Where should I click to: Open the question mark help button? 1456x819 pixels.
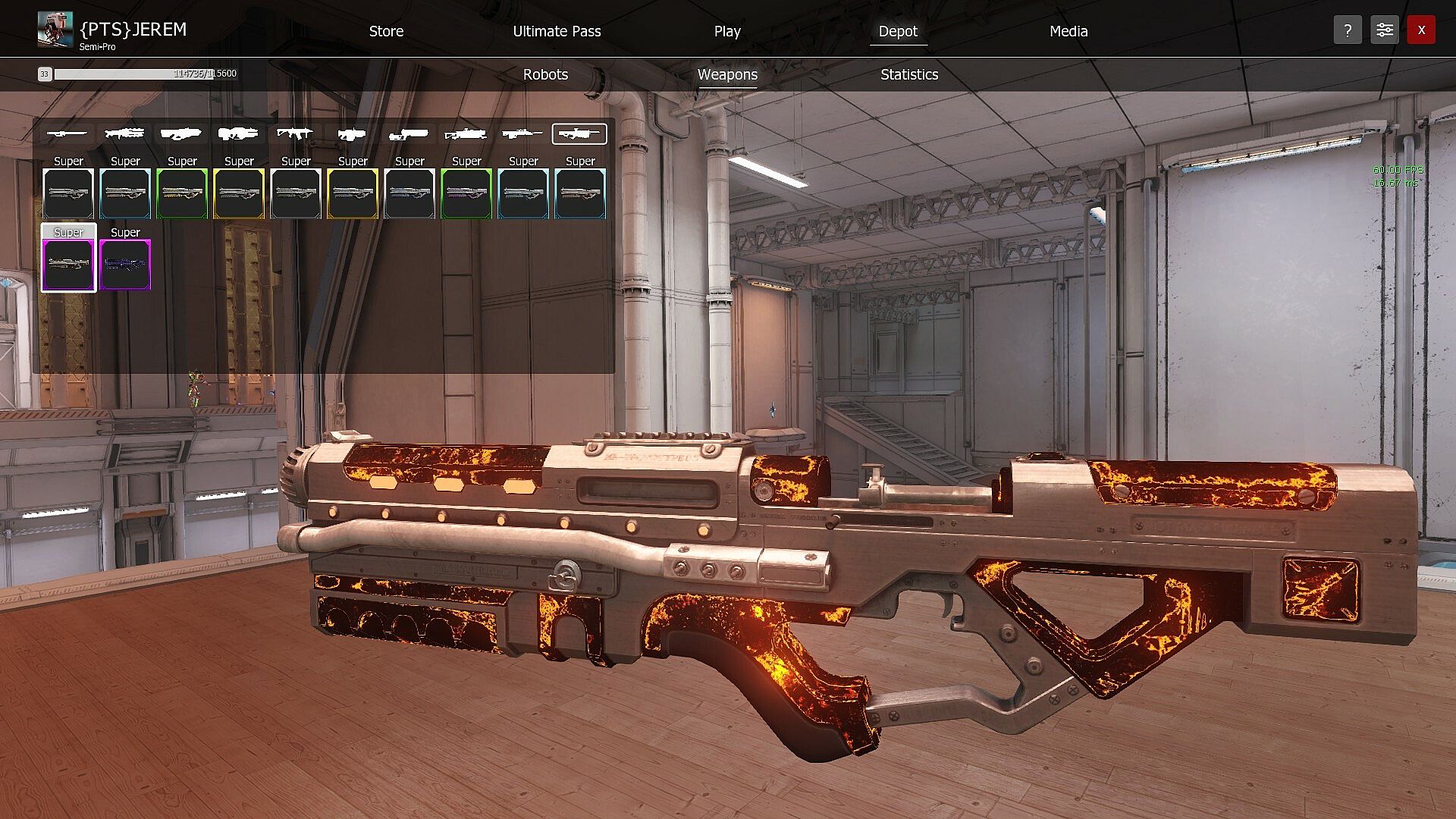click(x=1348, y=30)
